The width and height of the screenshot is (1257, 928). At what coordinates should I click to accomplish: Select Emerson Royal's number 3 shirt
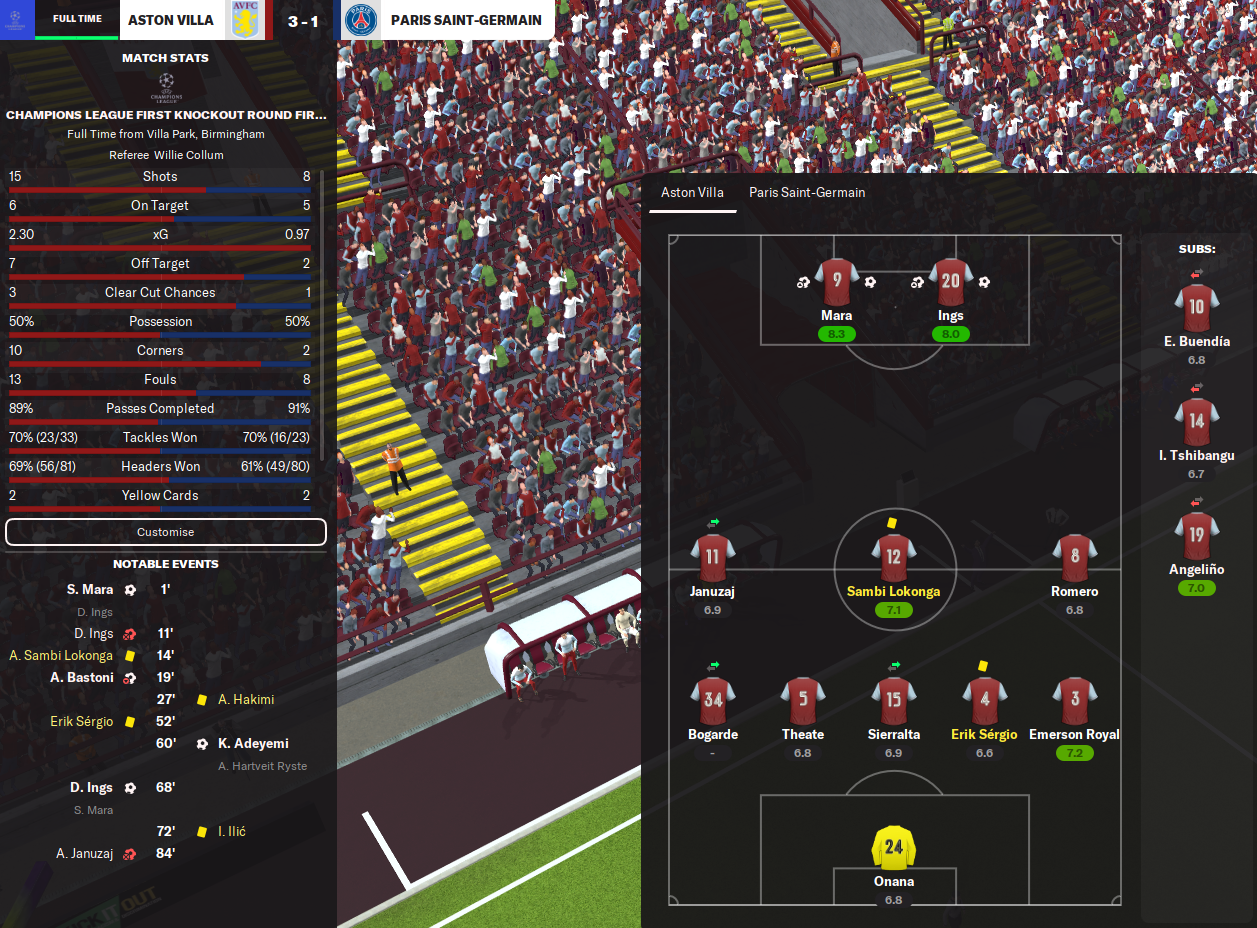click(1074, 700)
